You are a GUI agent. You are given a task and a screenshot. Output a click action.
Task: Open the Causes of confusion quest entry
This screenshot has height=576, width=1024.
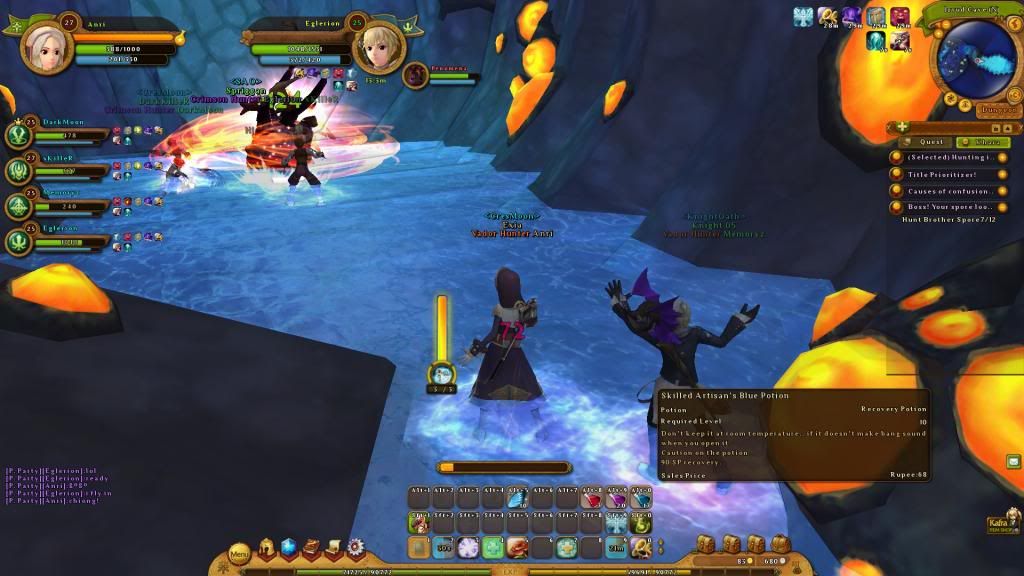click(x=948, y=191)
